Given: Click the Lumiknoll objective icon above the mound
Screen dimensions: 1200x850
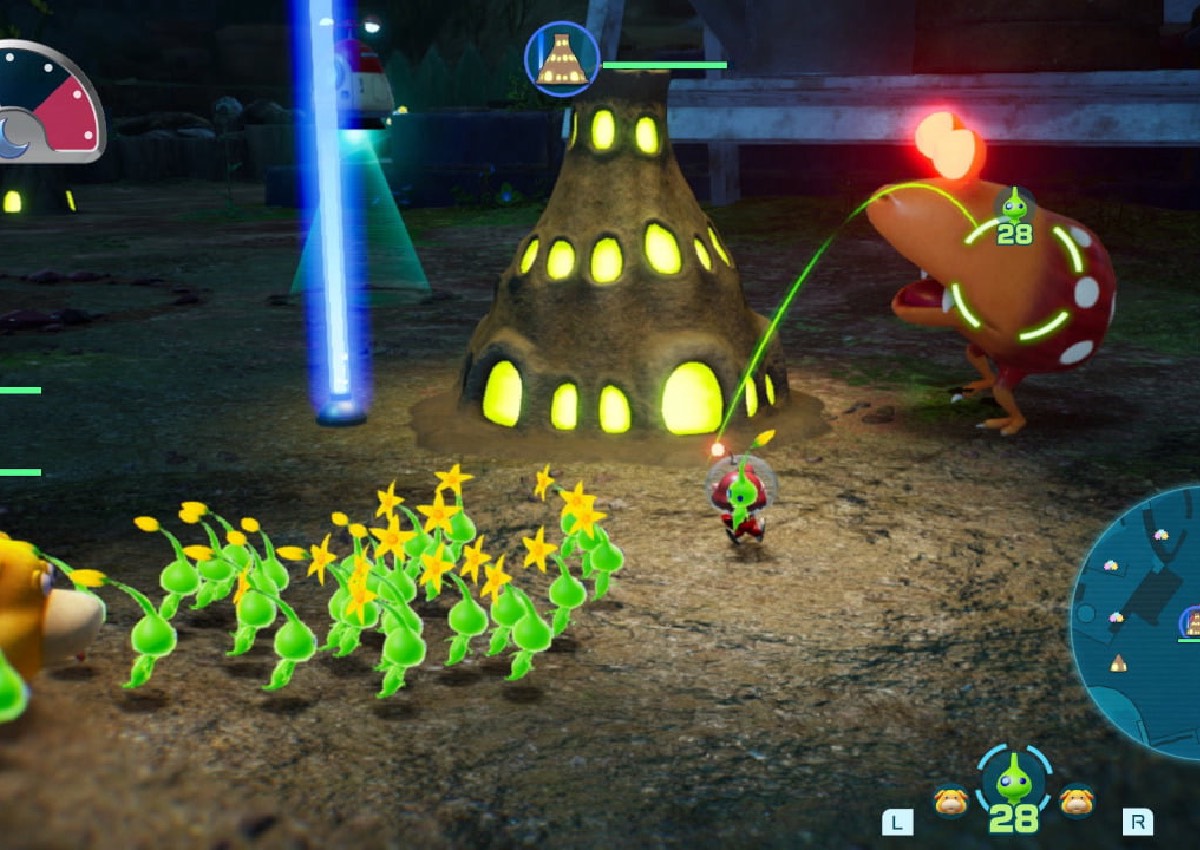Looking at the screenshot, I should pyautogui.click(x=562, y=59).
